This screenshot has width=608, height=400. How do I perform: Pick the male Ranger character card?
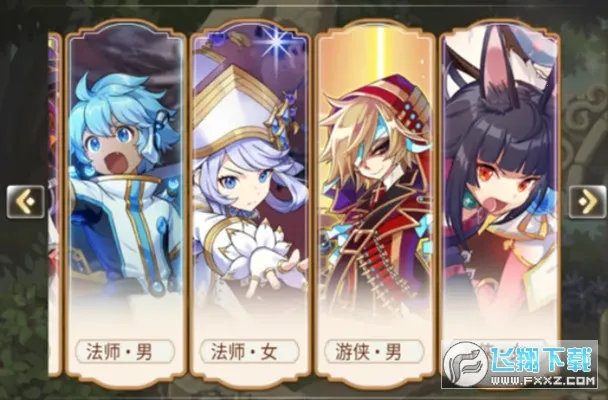pos(375,200)
